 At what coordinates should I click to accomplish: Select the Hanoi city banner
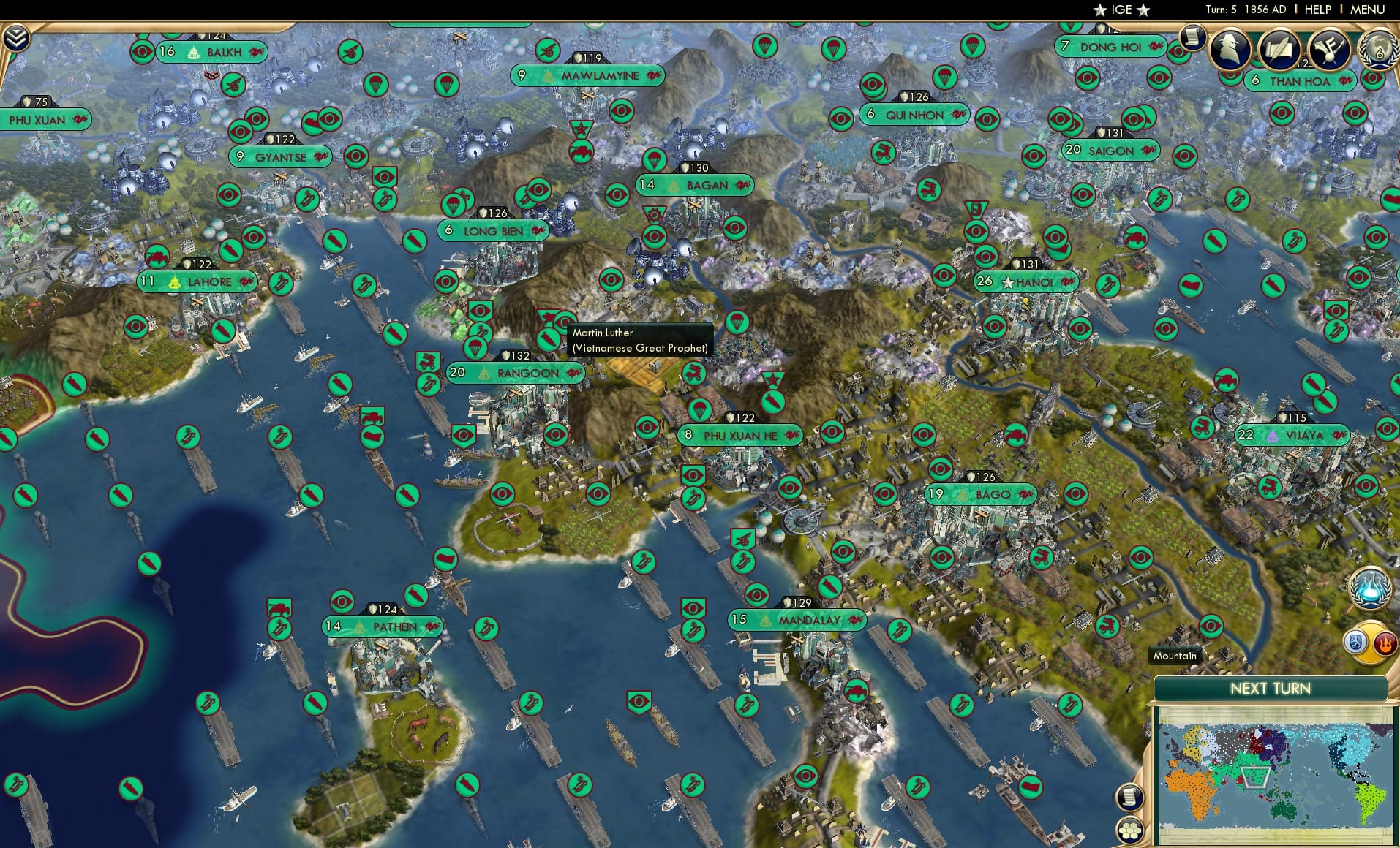1028,281
